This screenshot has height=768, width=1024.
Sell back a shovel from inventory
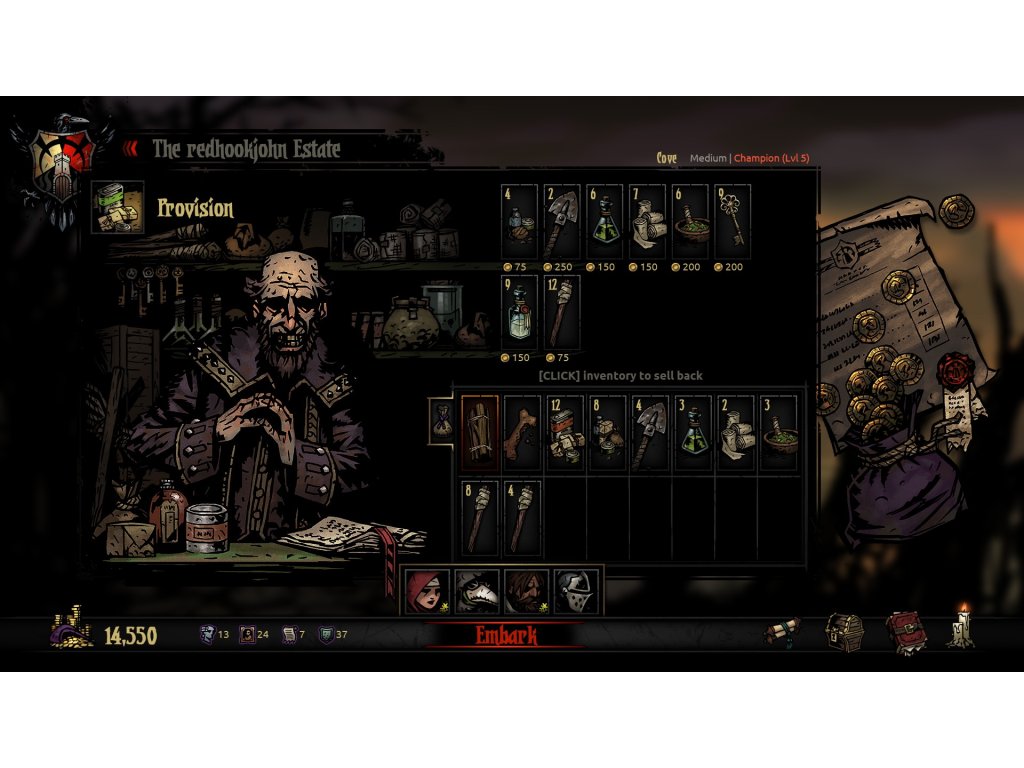(650, 433)
